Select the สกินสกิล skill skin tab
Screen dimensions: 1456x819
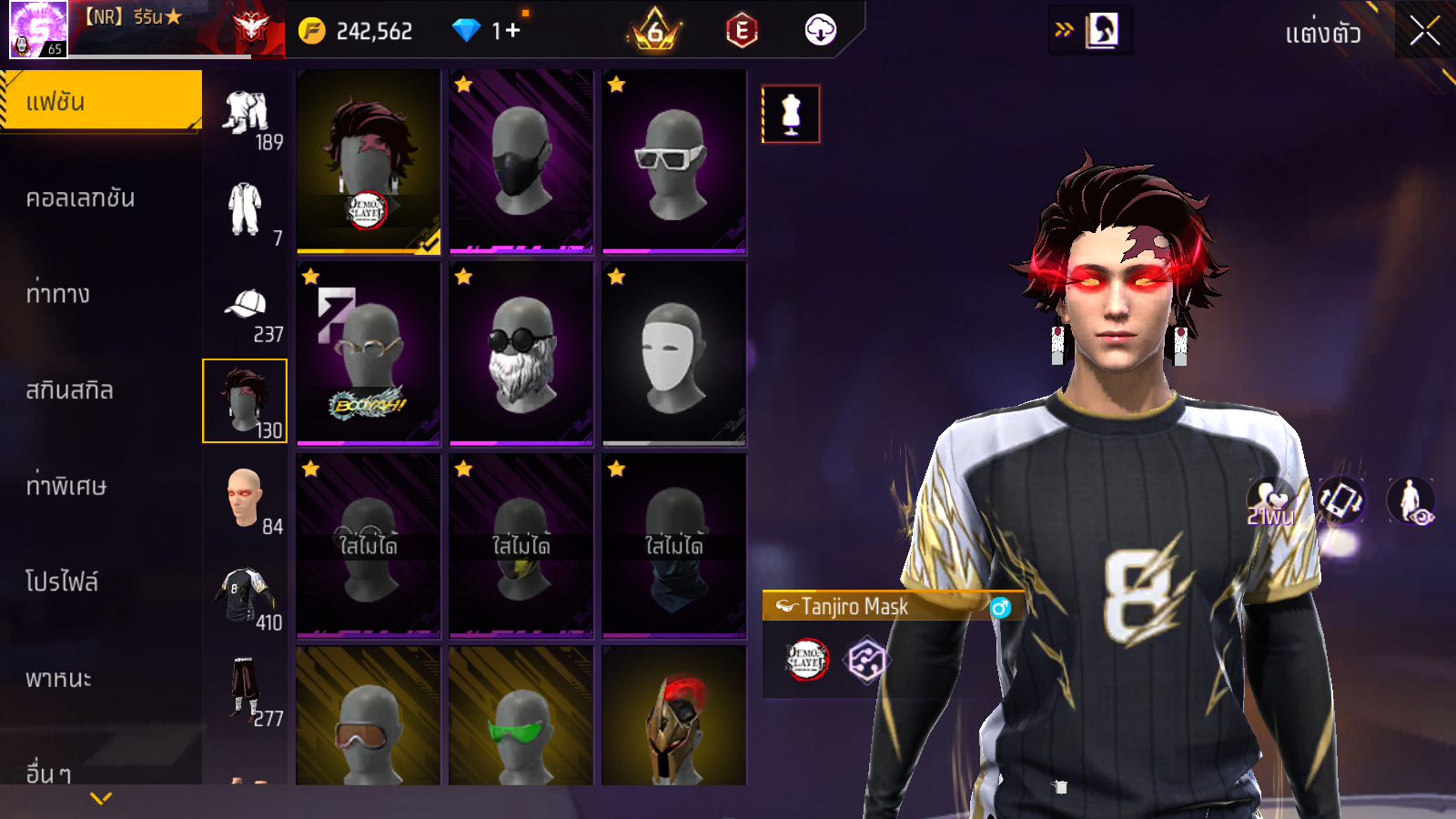pos(69,390)
